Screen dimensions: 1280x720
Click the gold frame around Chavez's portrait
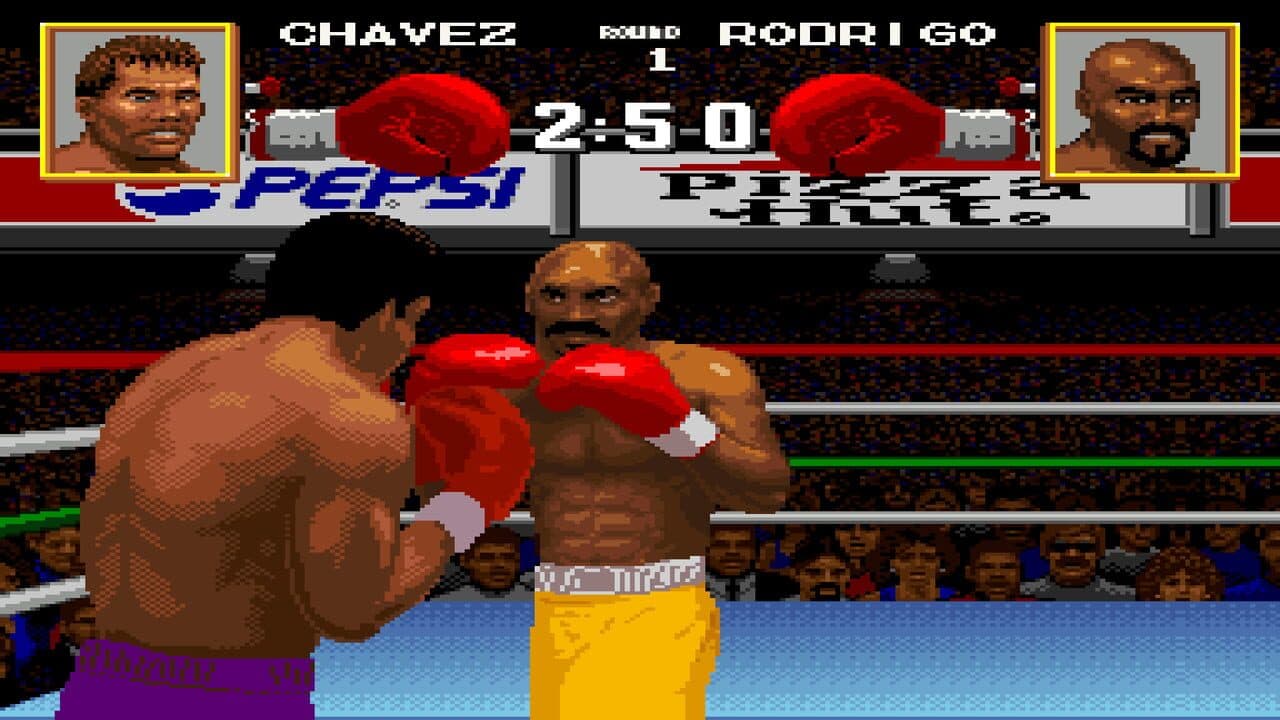140,25
